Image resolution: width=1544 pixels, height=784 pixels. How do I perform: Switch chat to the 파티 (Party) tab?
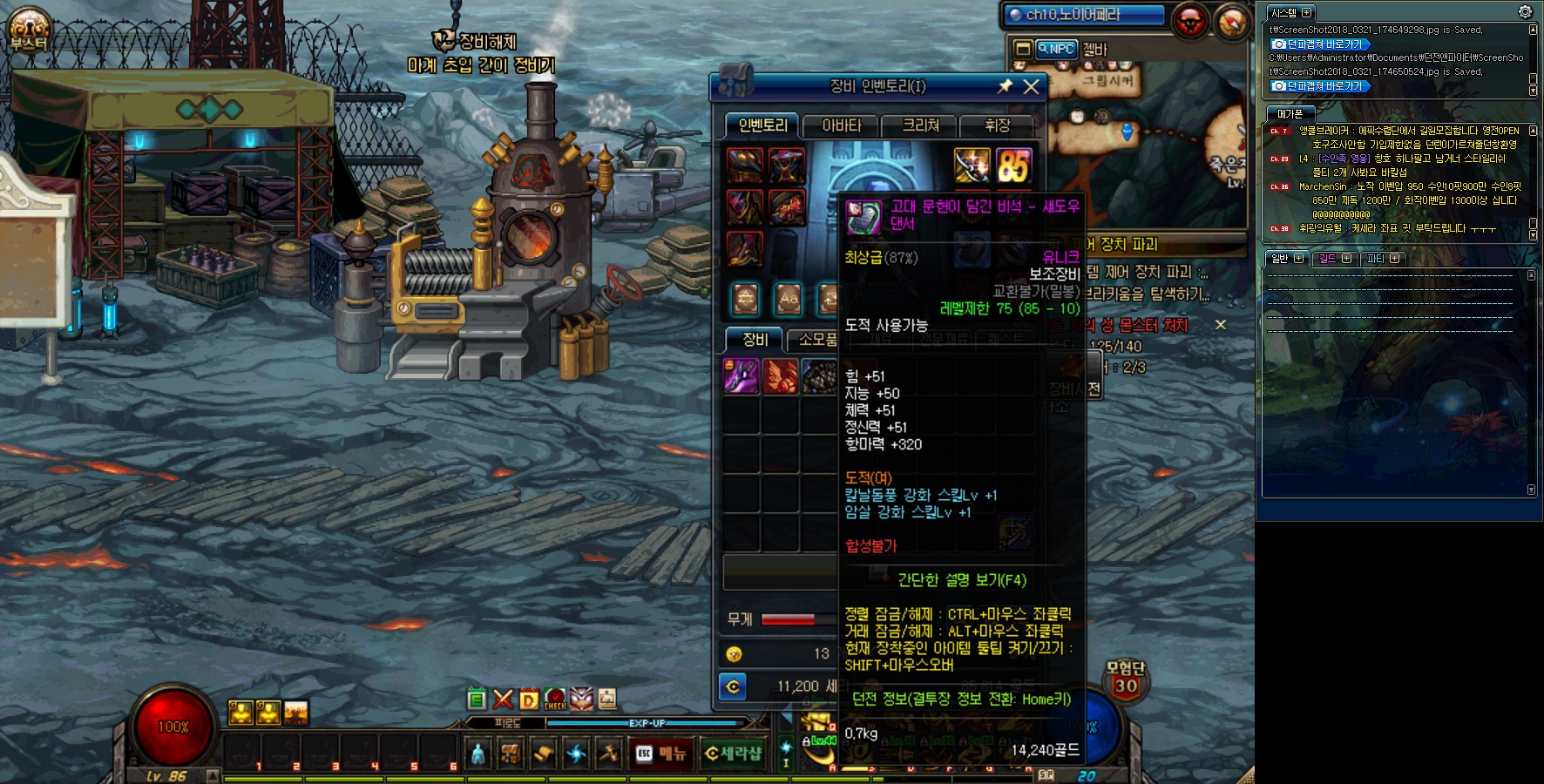click(x=1382, y=259)
